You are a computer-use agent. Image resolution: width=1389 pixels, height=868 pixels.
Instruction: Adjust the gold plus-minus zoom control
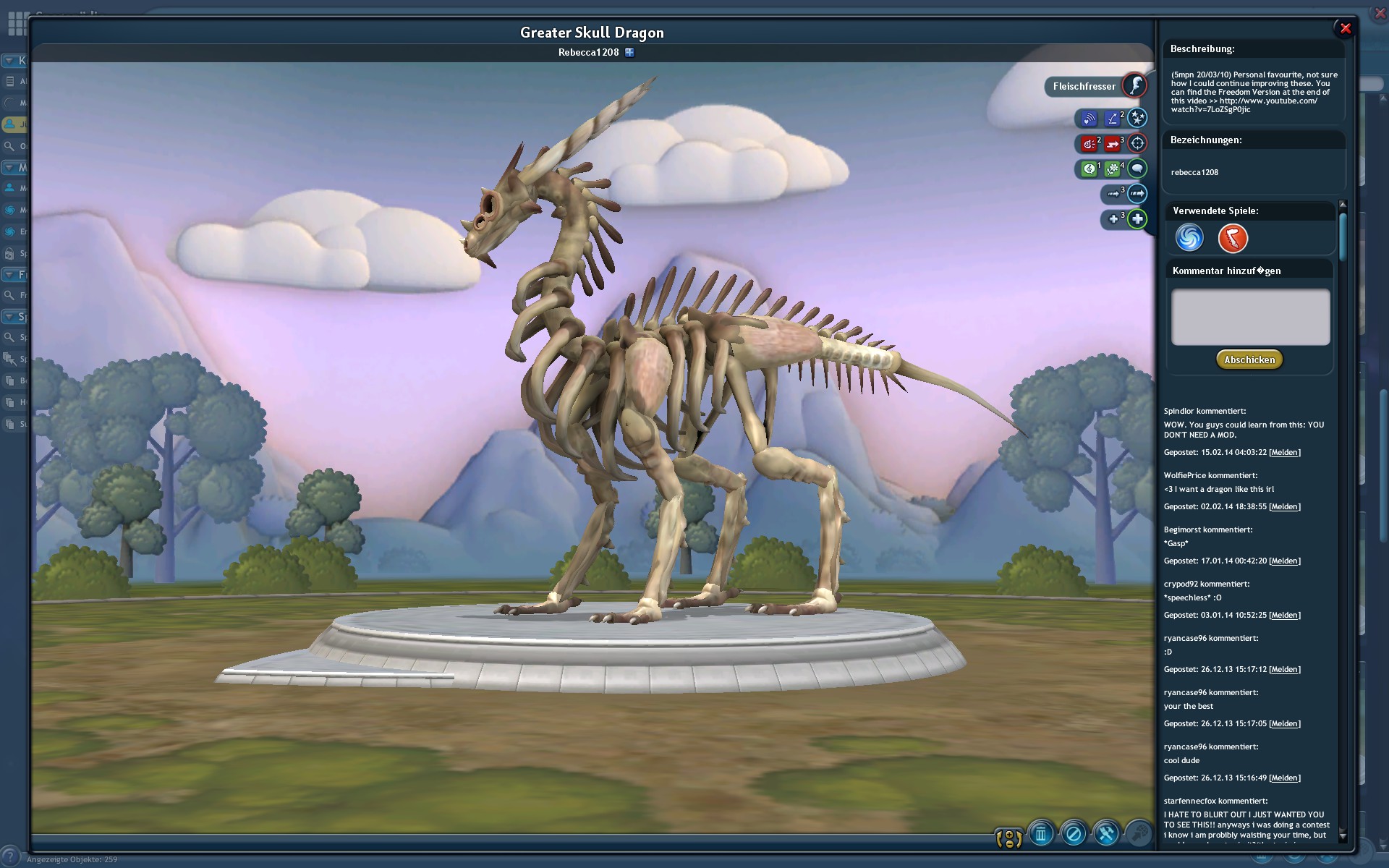click(1008, 837)
